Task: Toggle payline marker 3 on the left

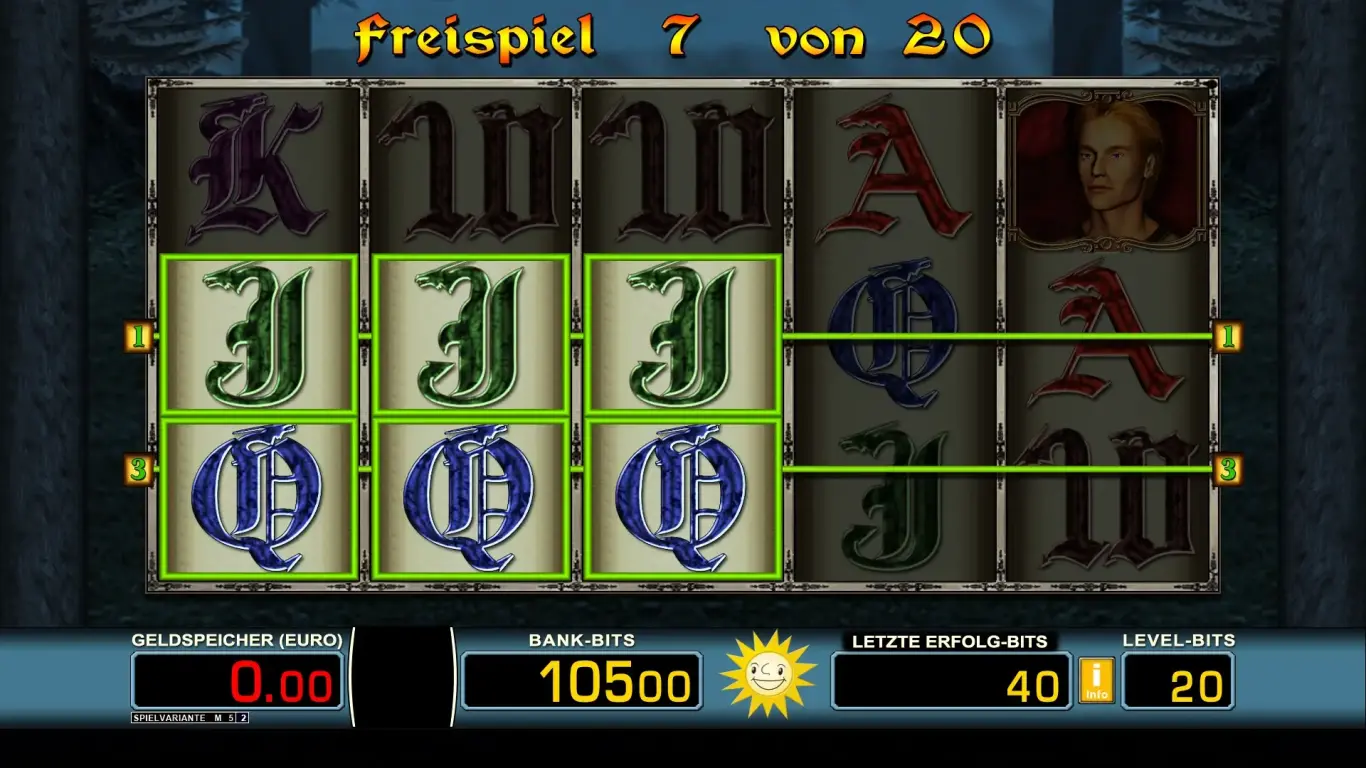Action: coord(139,466)
